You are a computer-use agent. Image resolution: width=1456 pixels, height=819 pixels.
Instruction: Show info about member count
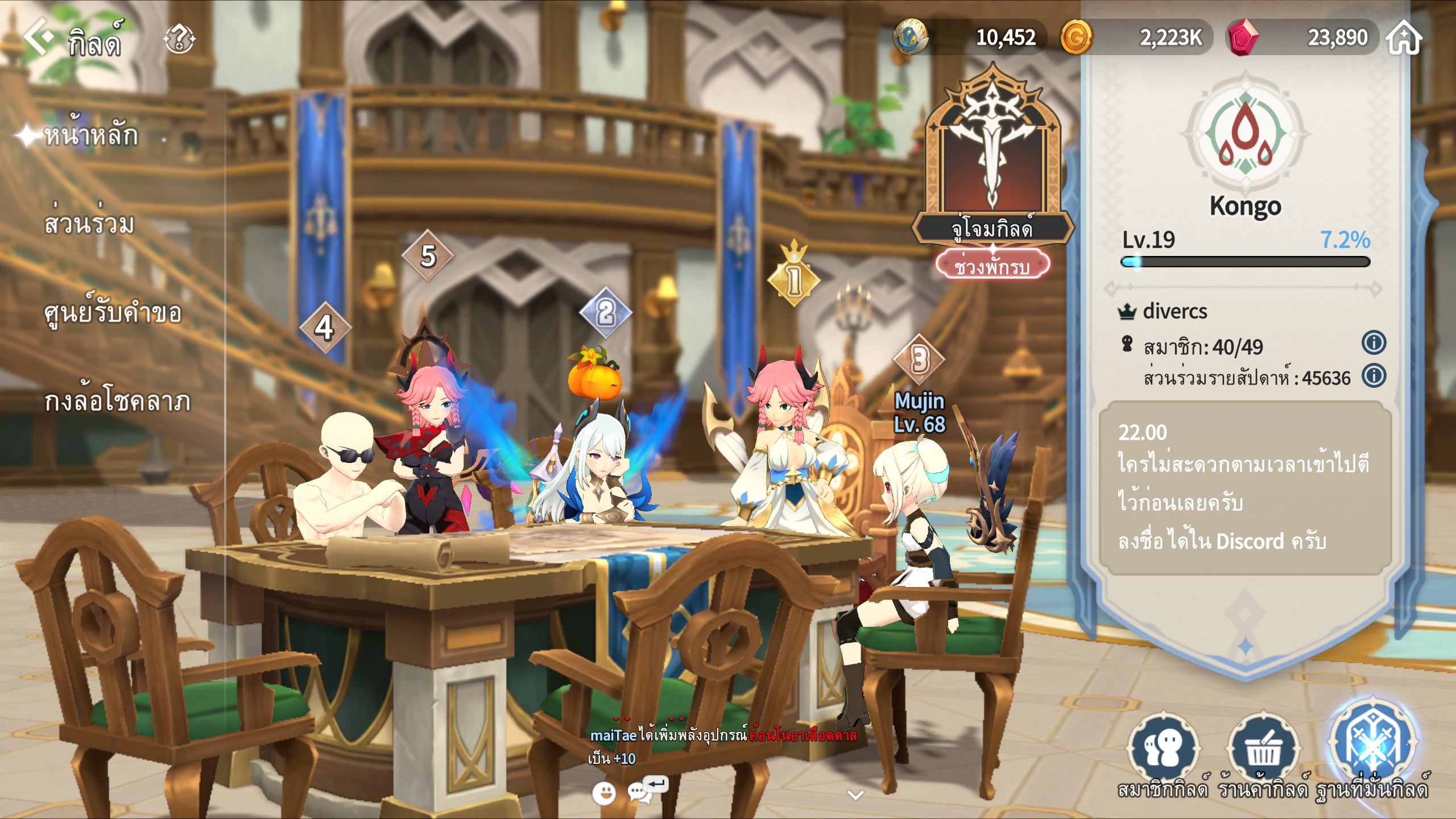[x=1374, y=343]
